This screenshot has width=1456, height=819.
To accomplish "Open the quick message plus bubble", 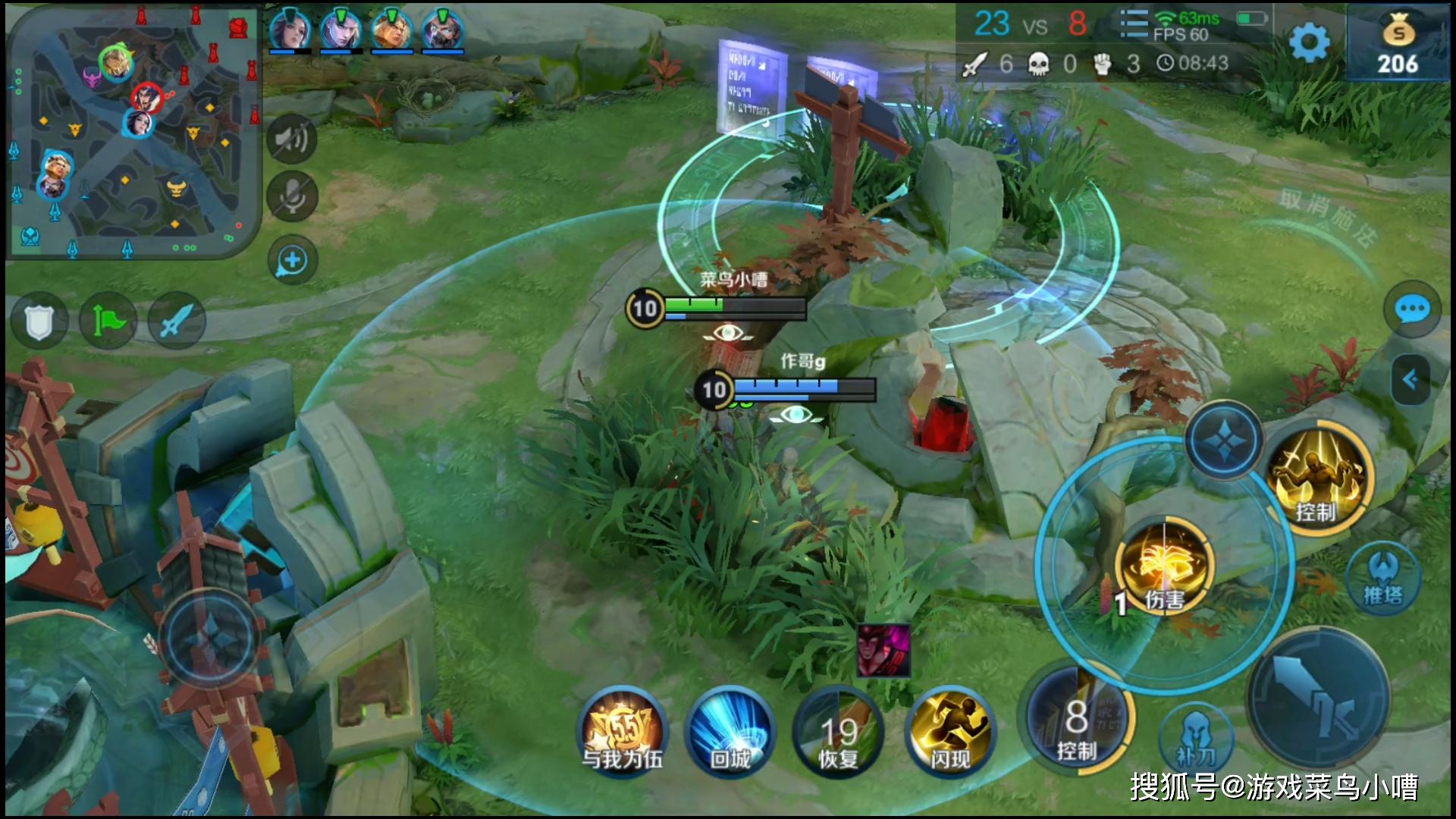I will pos(292,261).
